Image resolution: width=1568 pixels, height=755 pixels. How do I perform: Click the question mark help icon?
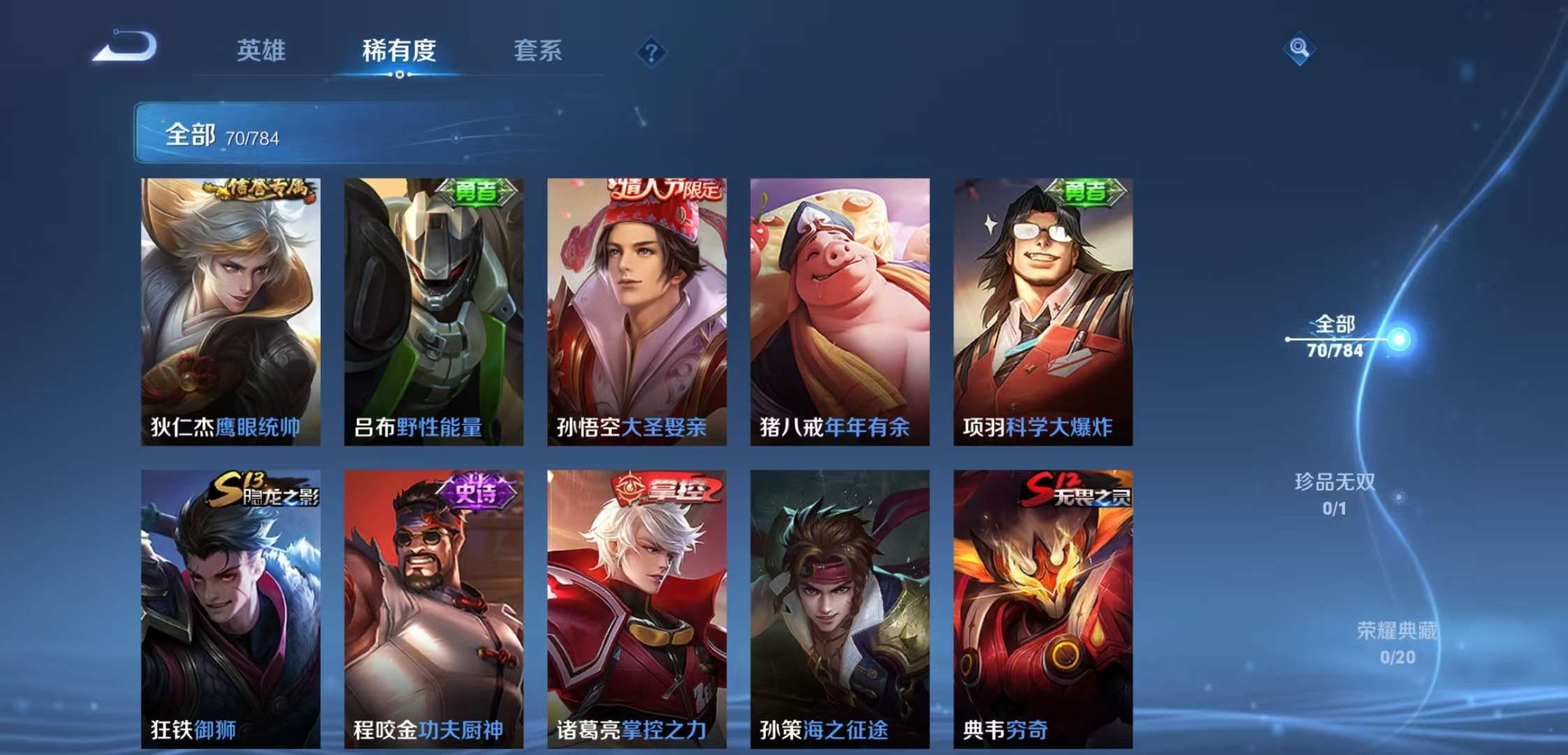pyautogui.click(x=651, y=50)
